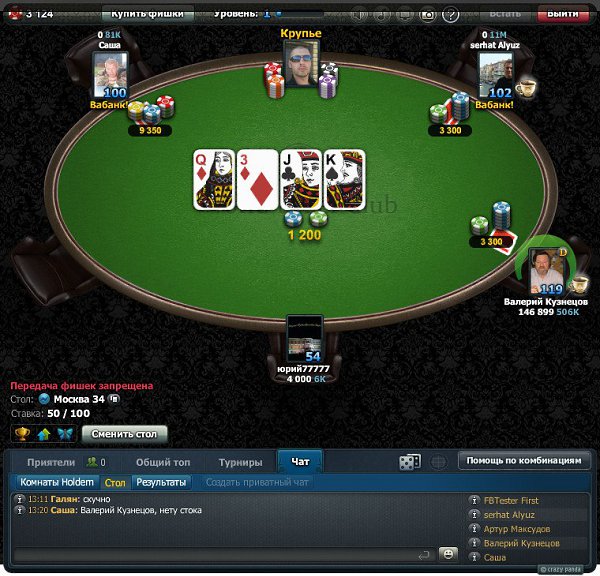Screen dimensions: 600x576
Task: Select FBTester First in the player list
Action: coord(510,500)
